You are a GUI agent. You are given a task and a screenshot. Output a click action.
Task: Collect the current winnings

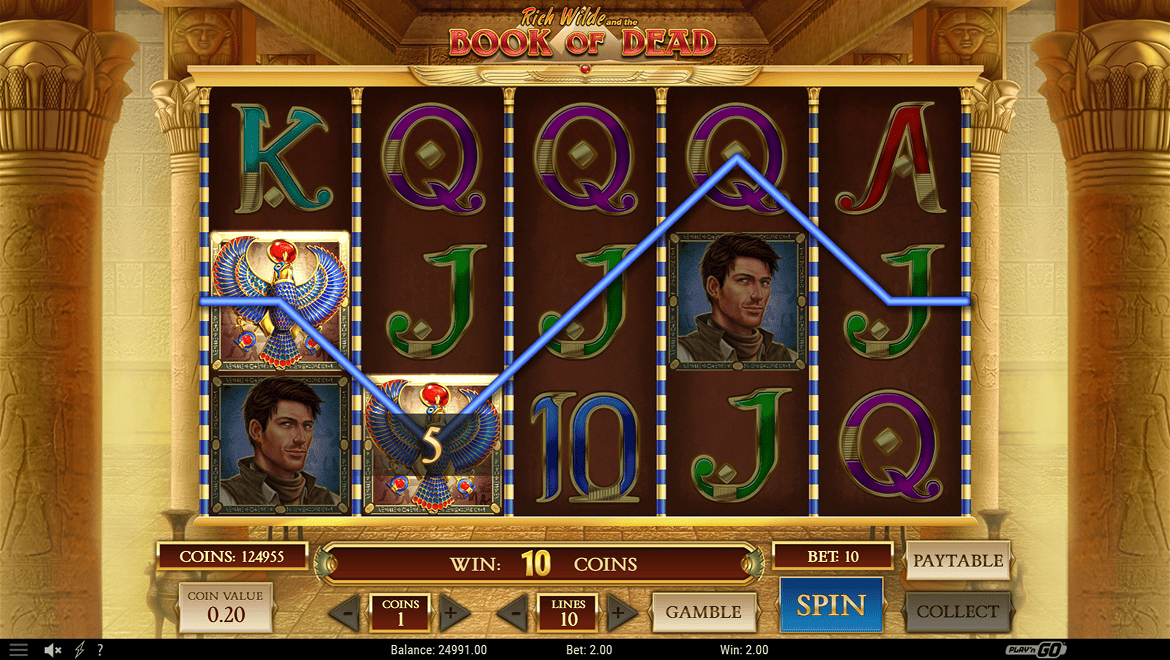pyautogui.click(x=957, y=611)
